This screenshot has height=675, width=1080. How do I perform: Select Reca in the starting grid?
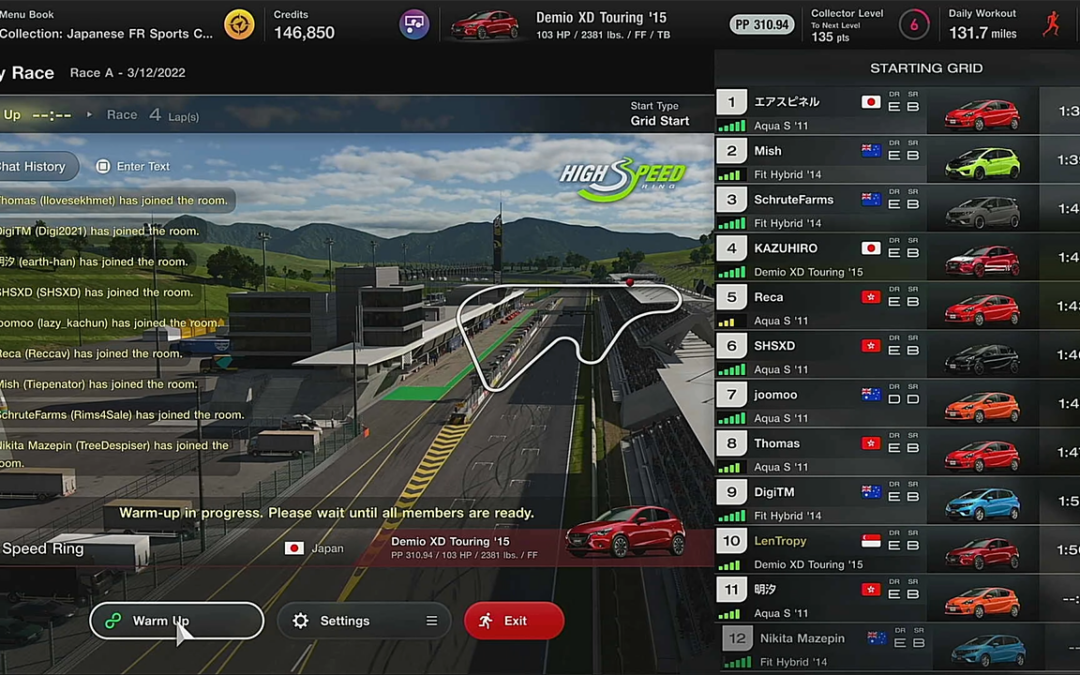coord(880,307)
